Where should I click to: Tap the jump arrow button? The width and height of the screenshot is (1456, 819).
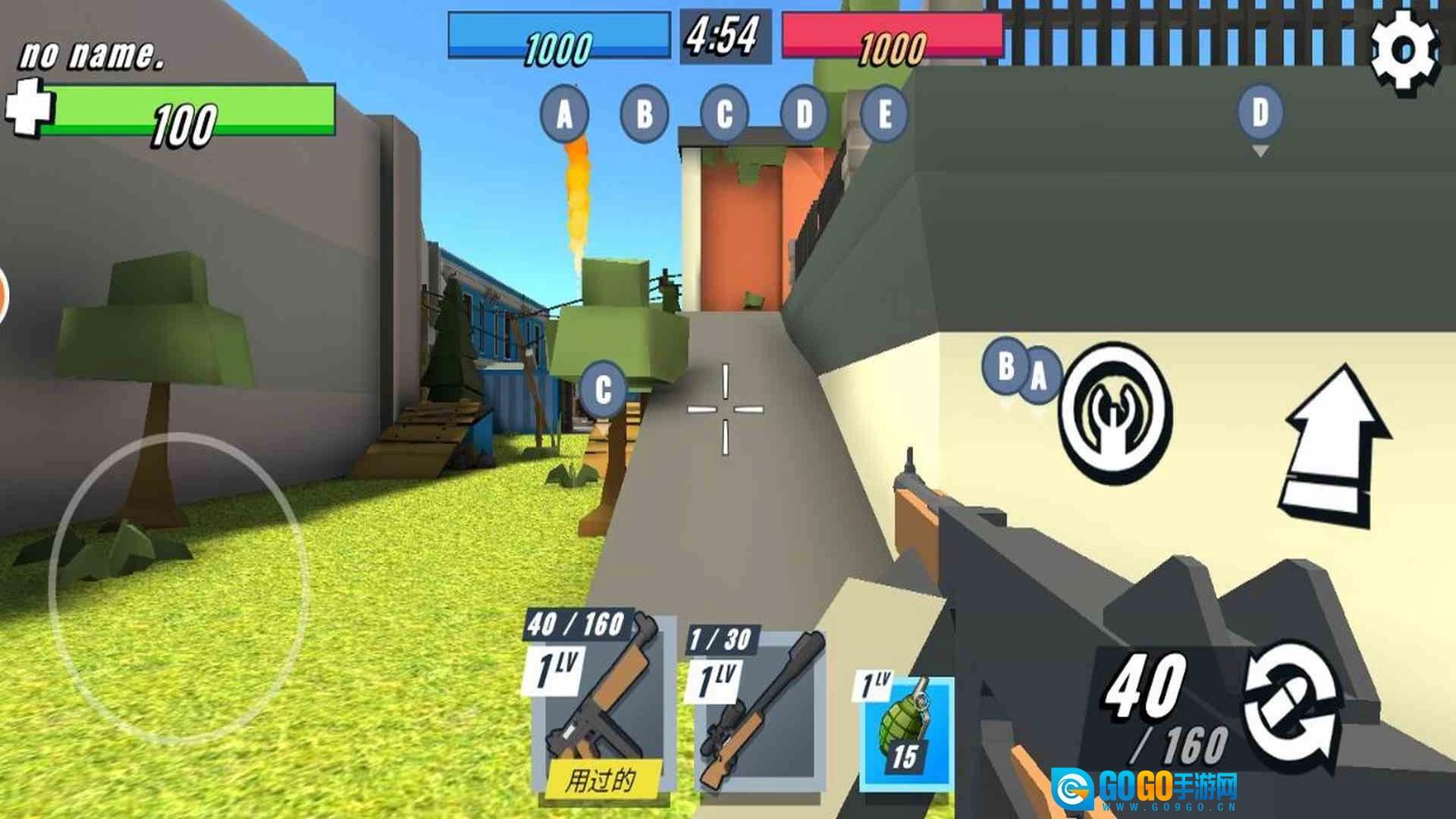(1336, 447)
